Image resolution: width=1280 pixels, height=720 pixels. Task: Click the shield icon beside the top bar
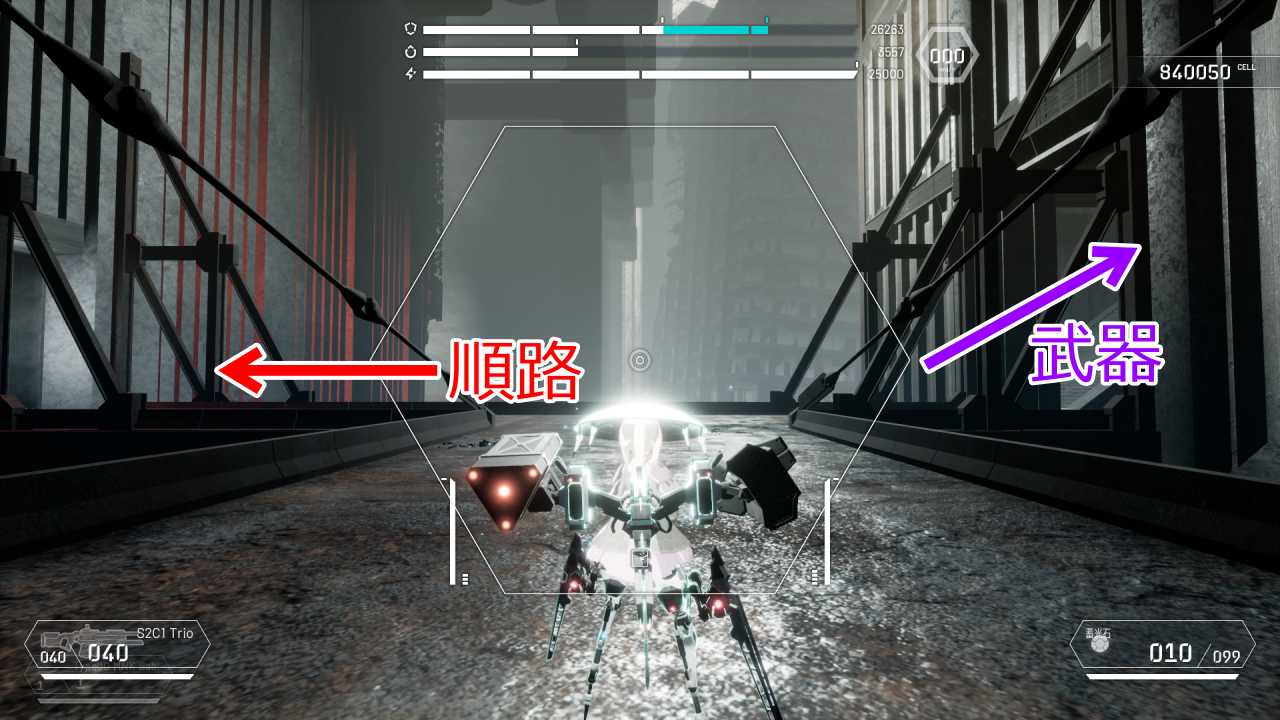tap(411, 29)
